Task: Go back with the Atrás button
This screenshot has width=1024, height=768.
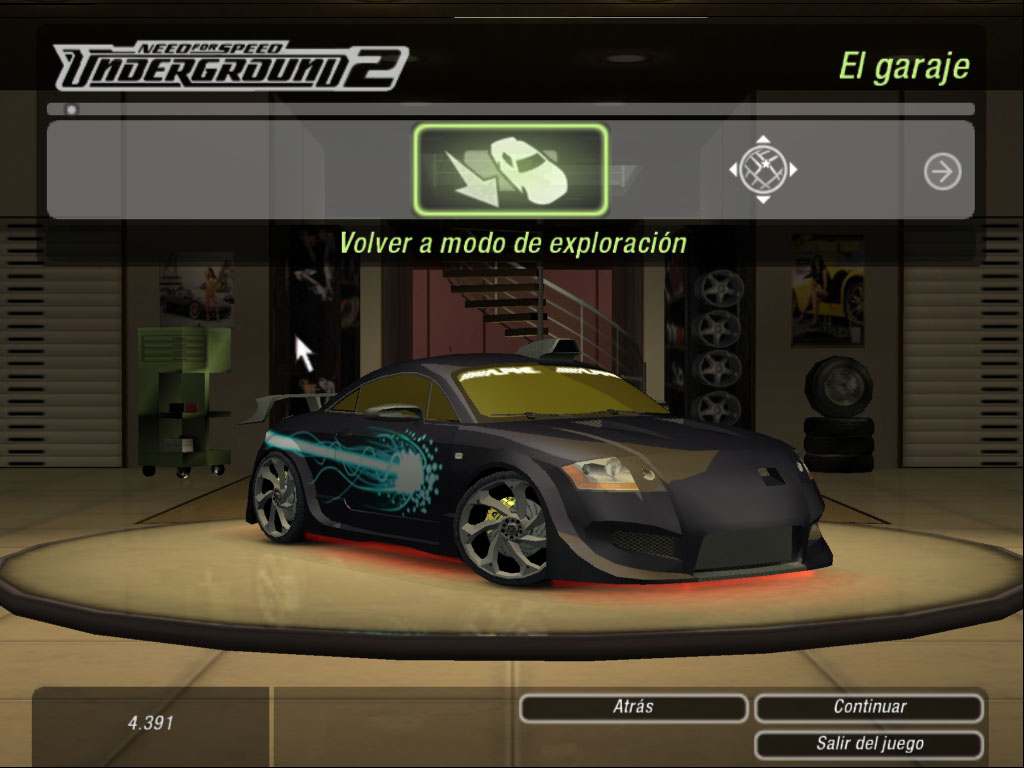Action: (x=633, y=707)
